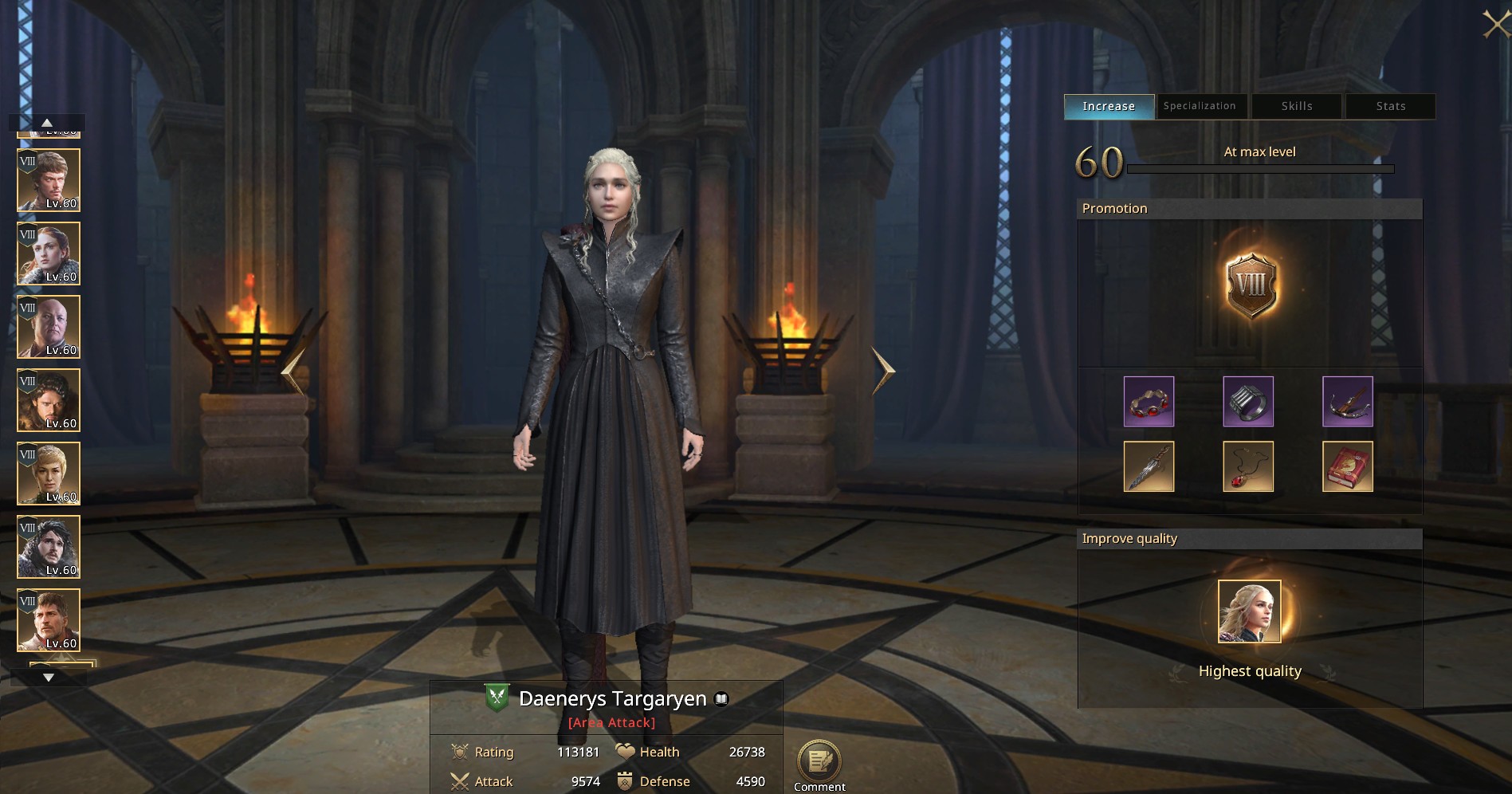Select the red gem bracelet promotion item

[1149, 401]
